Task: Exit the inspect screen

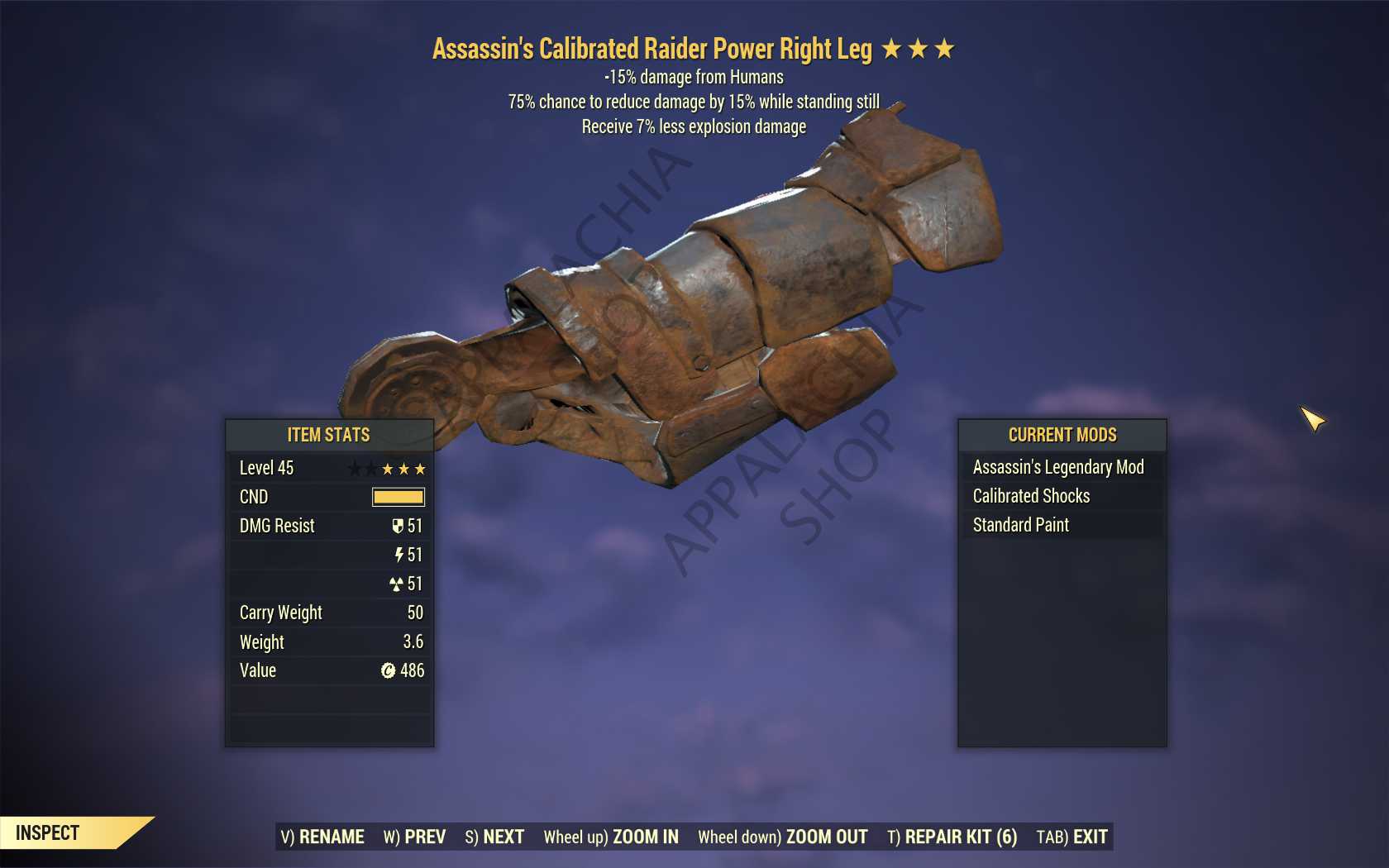Action: point(1072,837)
